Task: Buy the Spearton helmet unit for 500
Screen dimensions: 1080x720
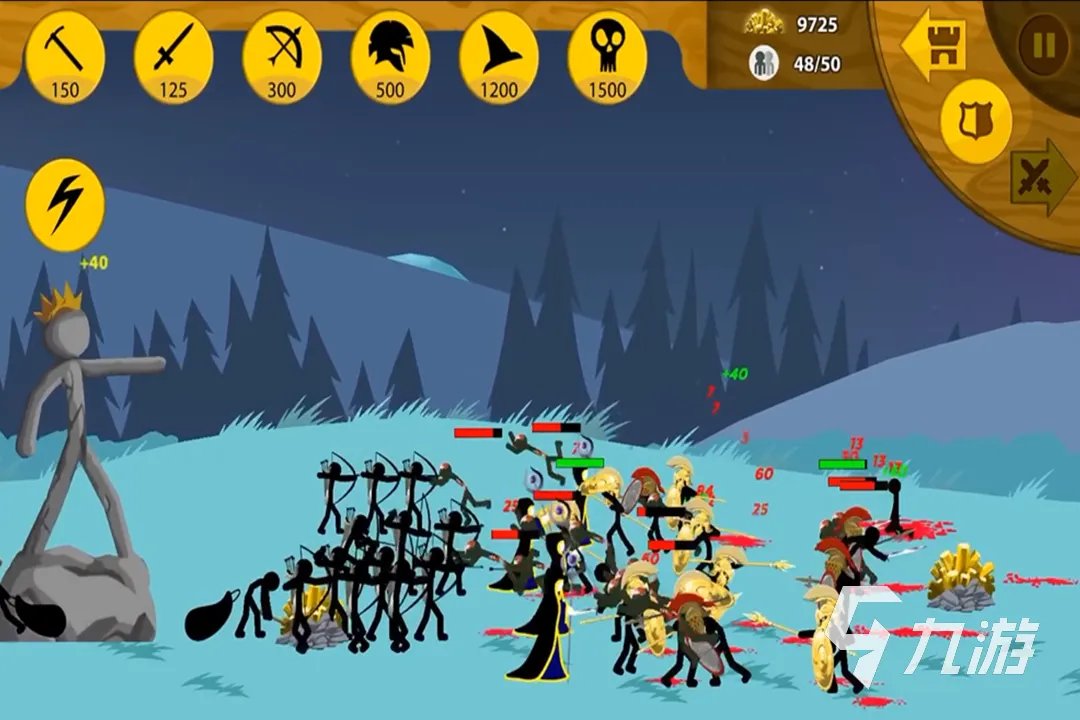Action: click(390, 55)
